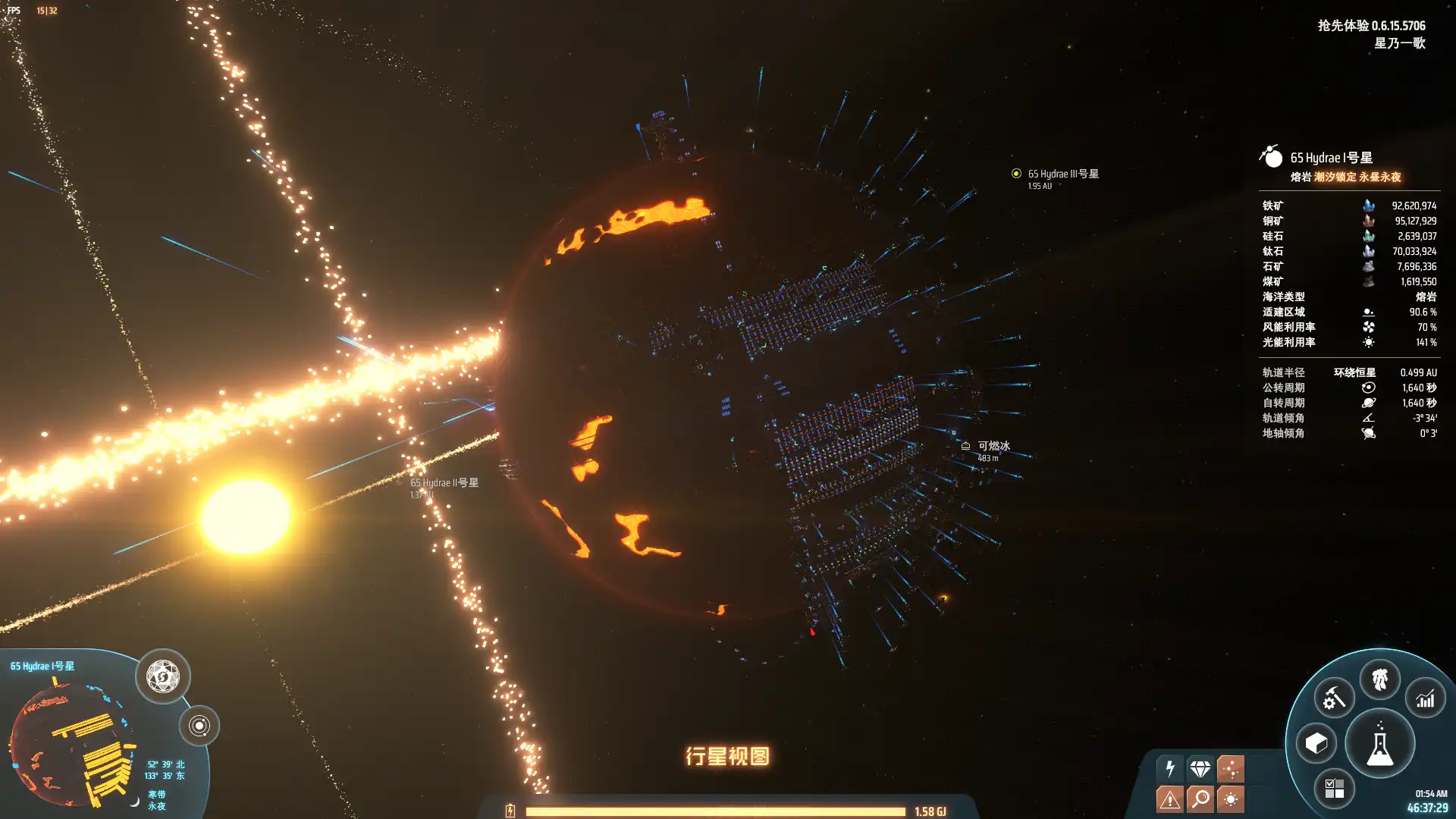Open the Dyson sphere editor button
This screenshot has width=1456, height=819.
pos(162,676)
